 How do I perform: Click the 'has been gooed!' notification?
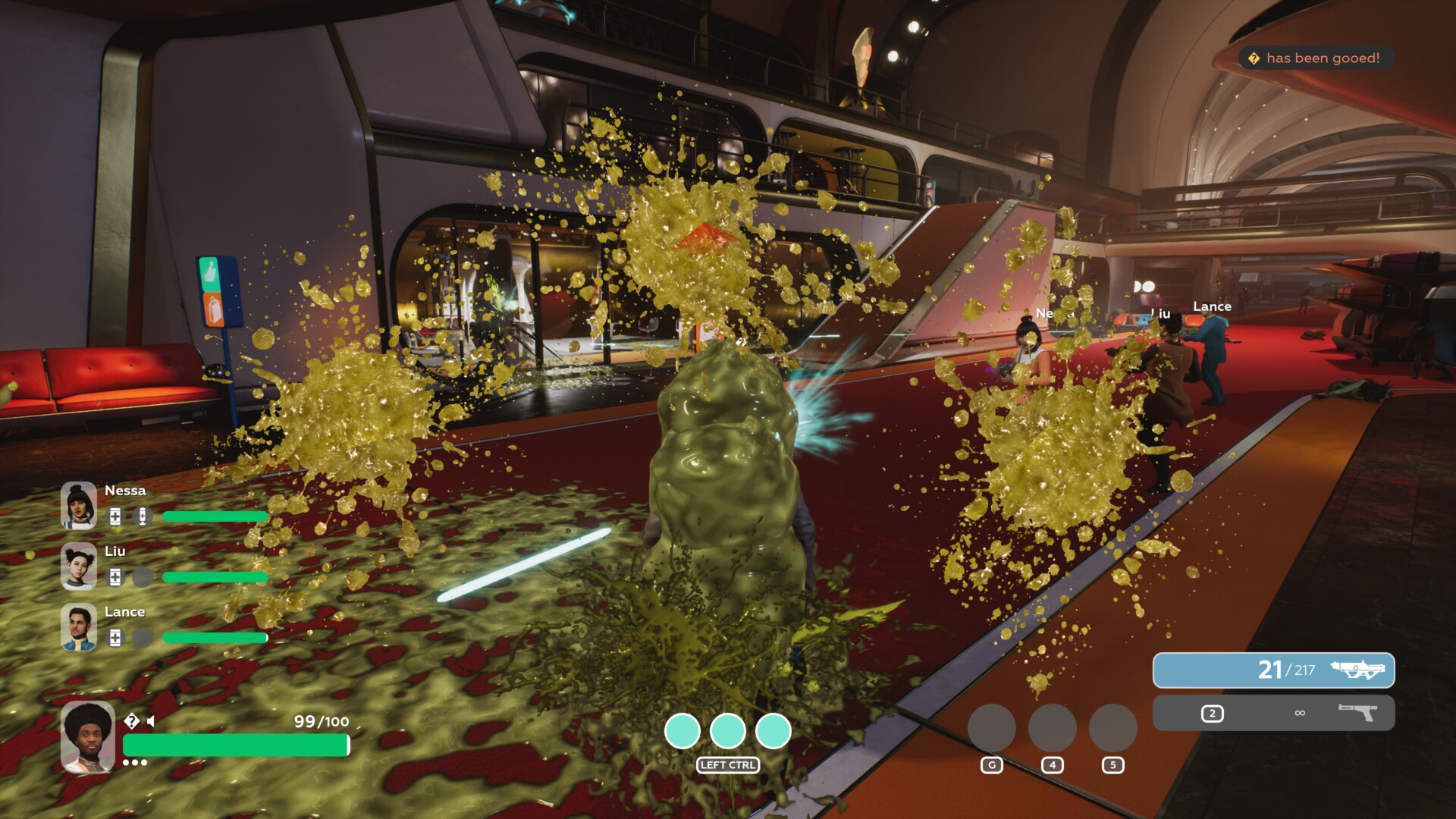1315,58
